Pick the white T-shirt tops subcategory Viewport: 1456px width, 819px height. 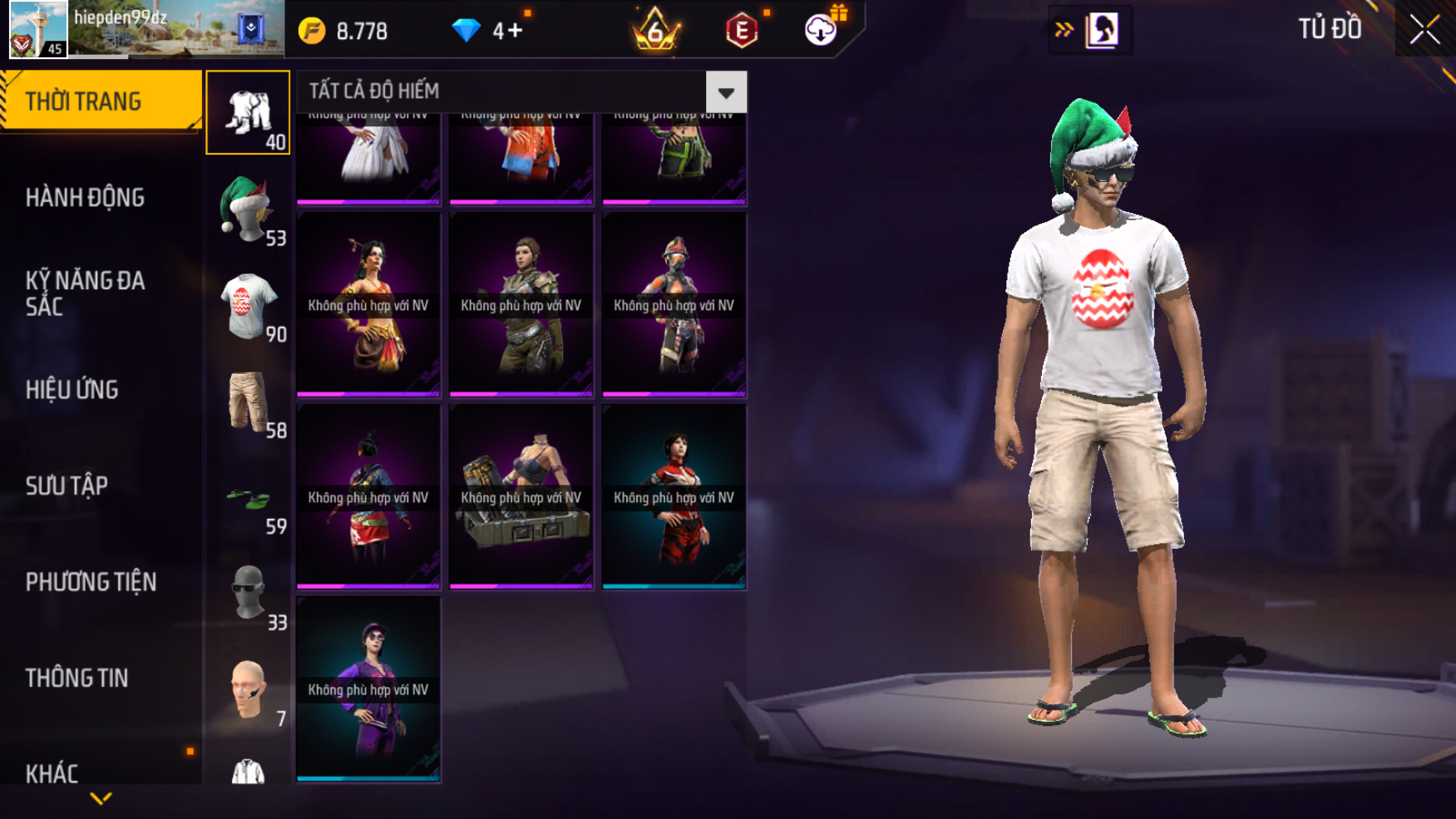click(x=248, y=305)
